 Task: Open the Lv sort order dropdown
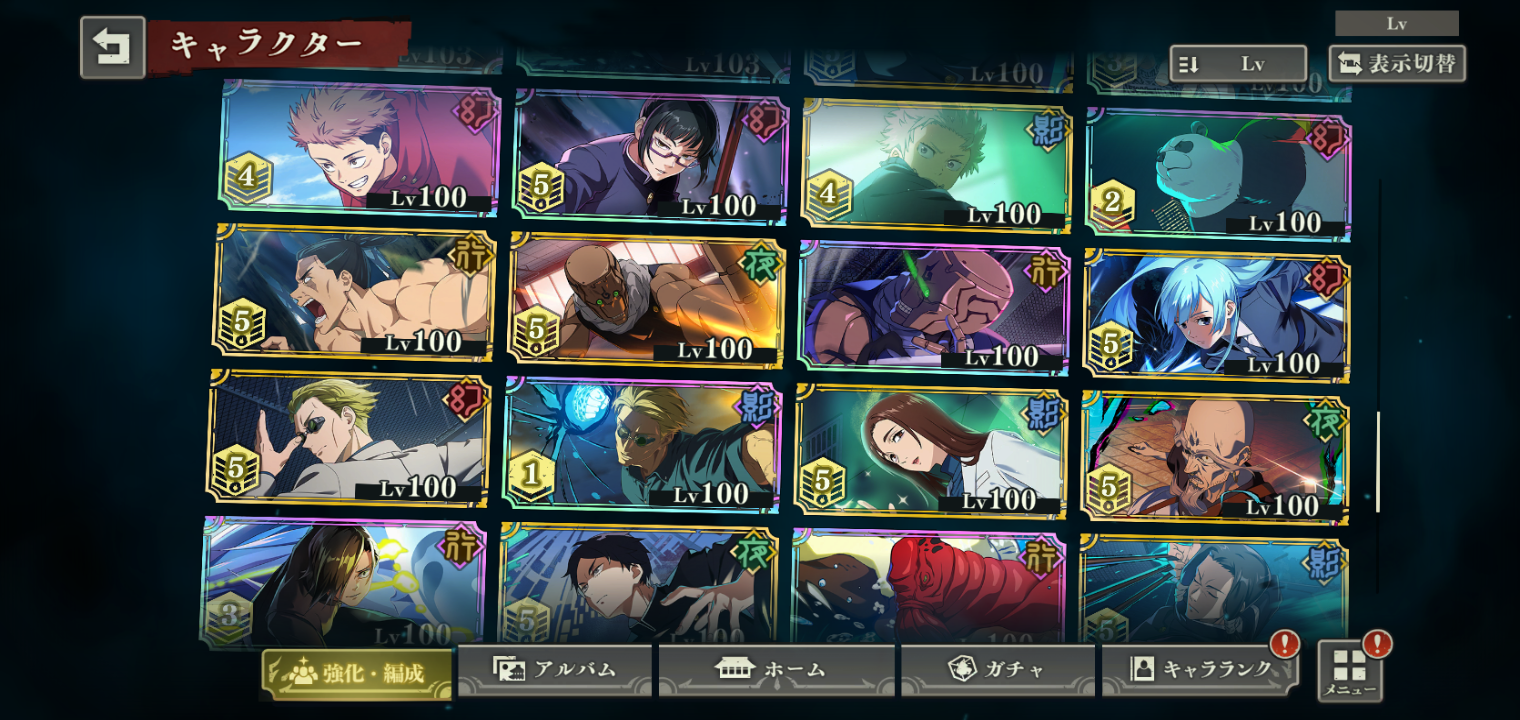[x=1237, y=64]
